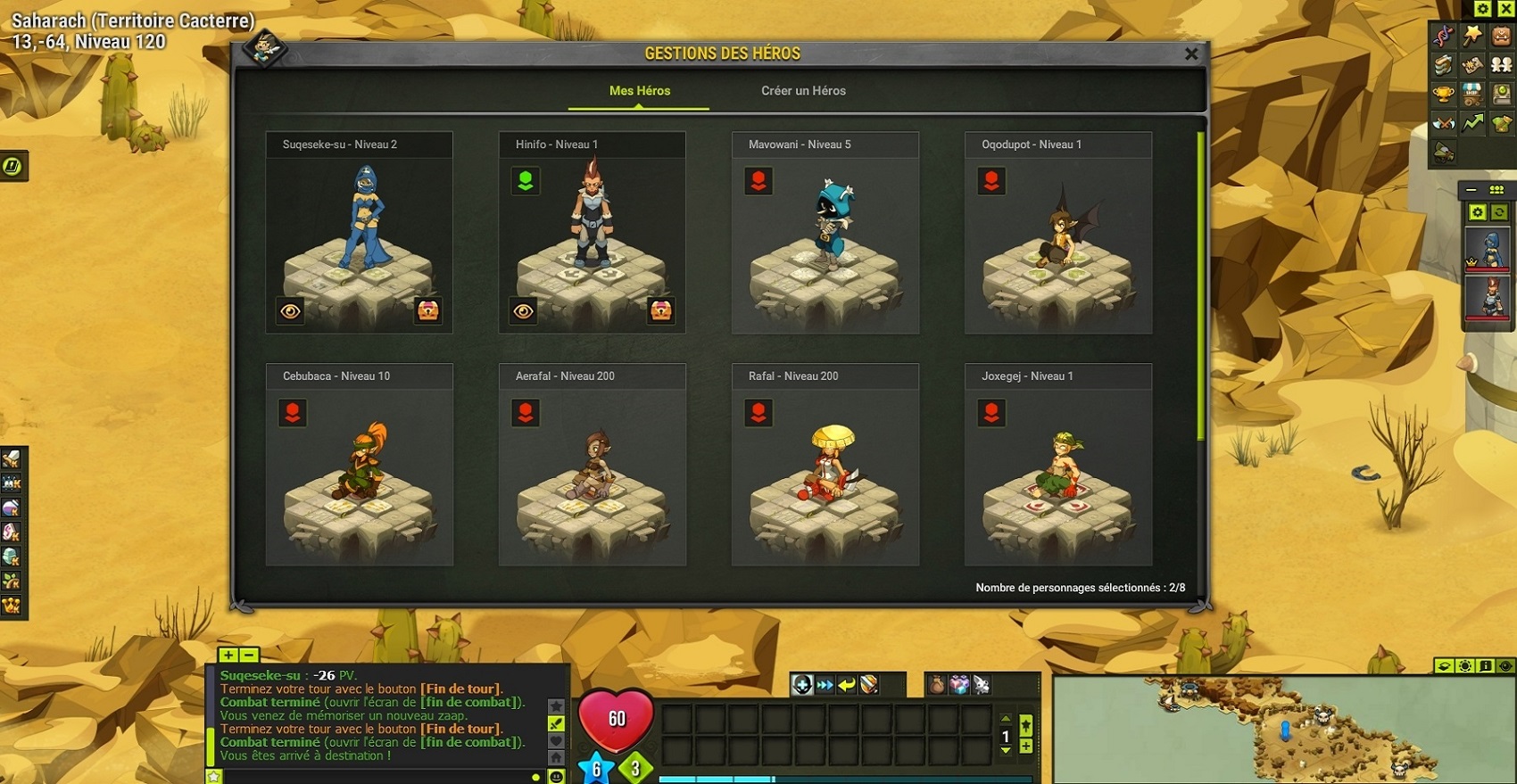This screenshot has width=1517, height=784.
Task: Switch to the Créer un Héros tab
Action: pos(803,91)
